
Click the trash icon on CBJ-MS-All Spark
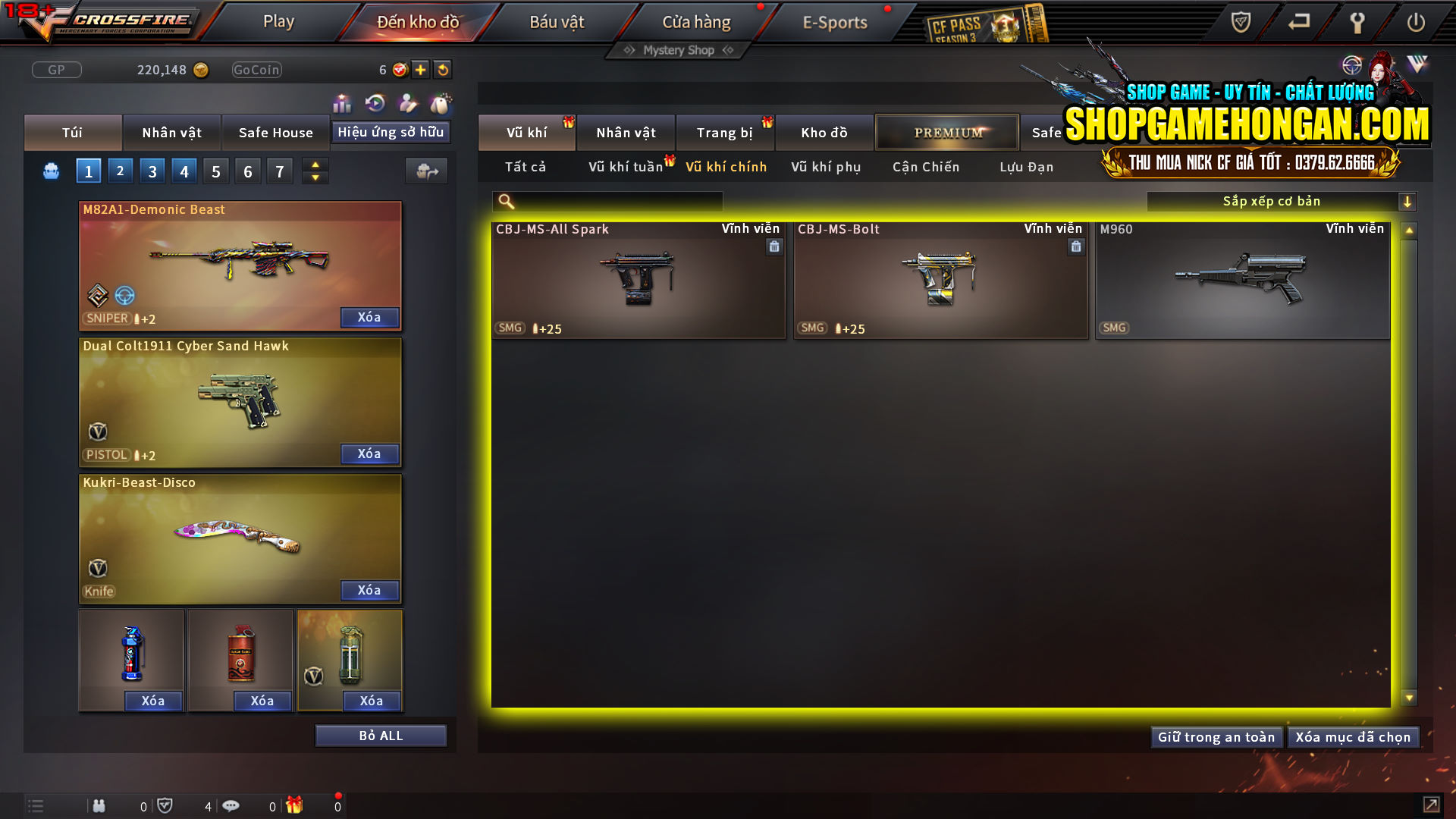point(774,247)
